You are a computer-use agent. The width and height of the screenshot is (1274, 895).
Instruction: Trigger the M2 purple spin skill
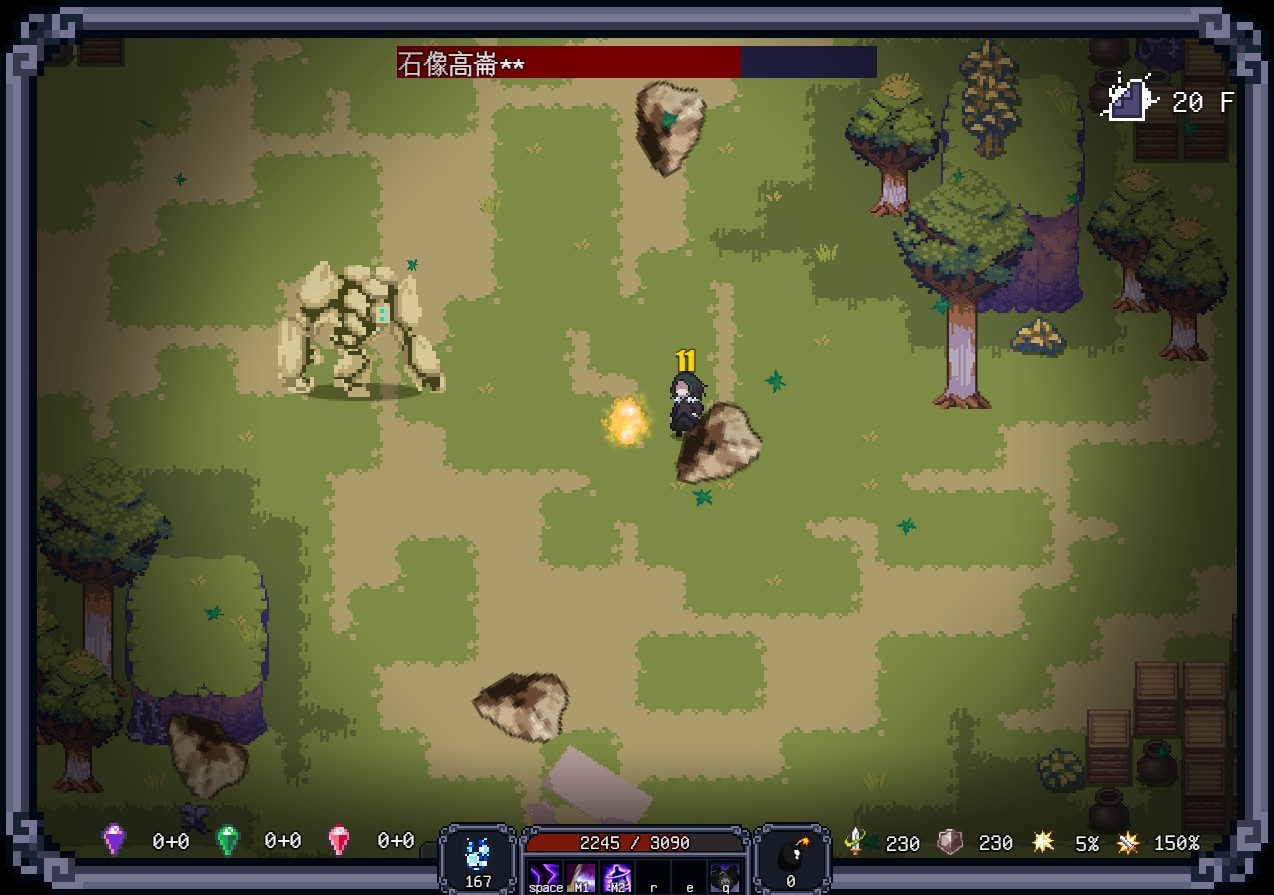[617, 876]
